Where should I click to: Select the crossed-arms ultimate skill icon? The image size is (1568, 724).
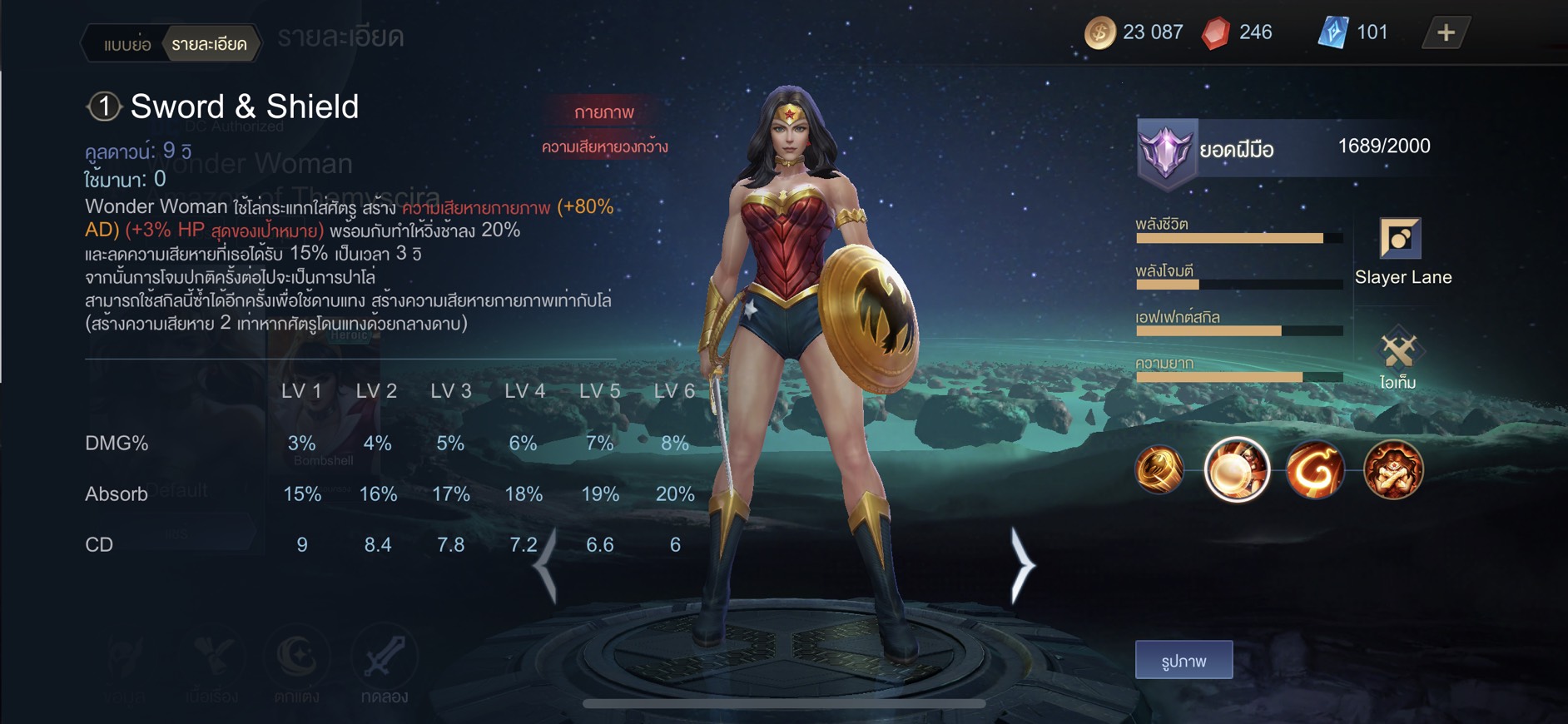pyautogui.click(x=1393, y=469)
